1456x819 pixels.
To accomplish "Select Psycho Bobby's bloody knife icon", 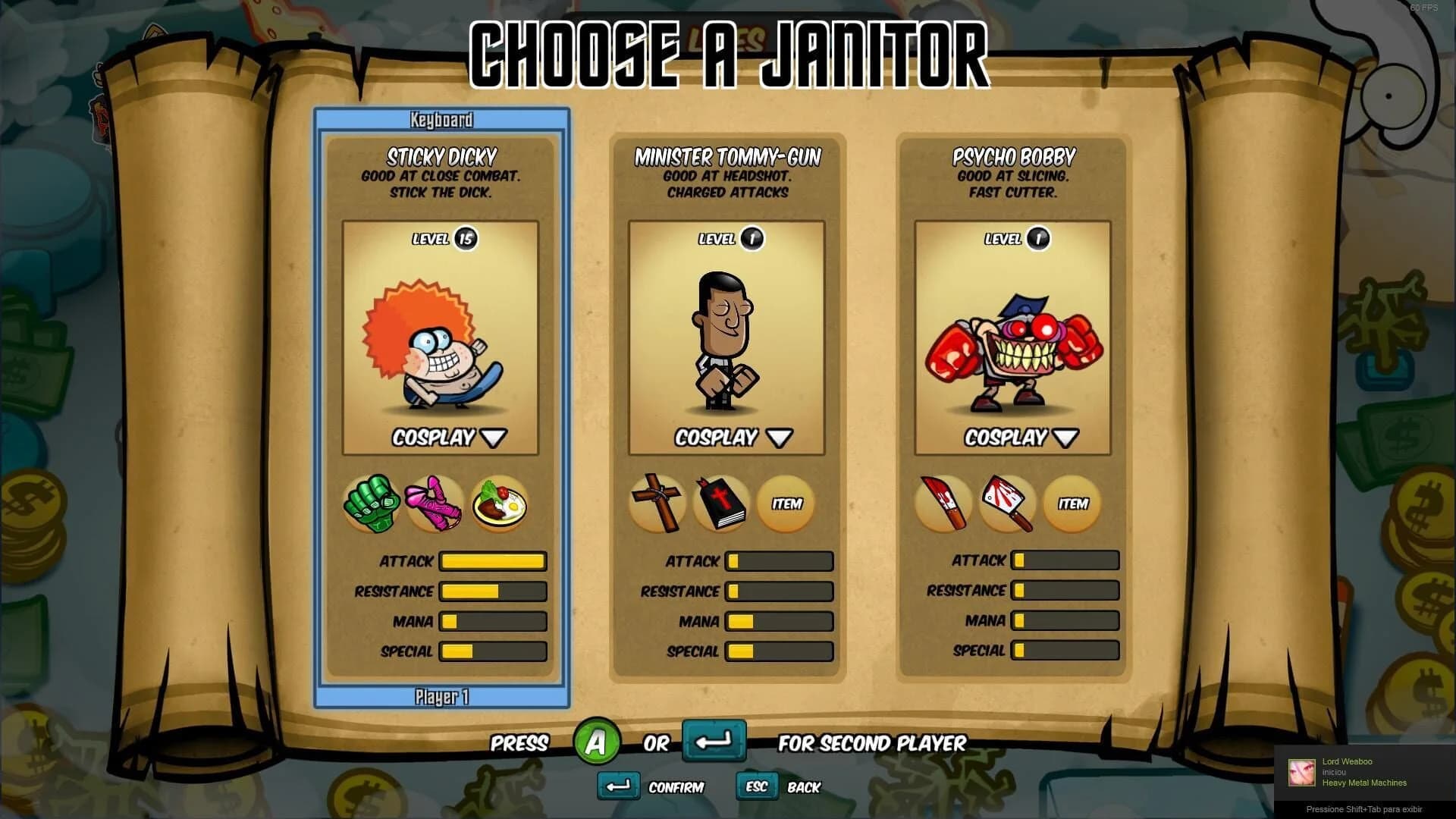I will point(944,503).
